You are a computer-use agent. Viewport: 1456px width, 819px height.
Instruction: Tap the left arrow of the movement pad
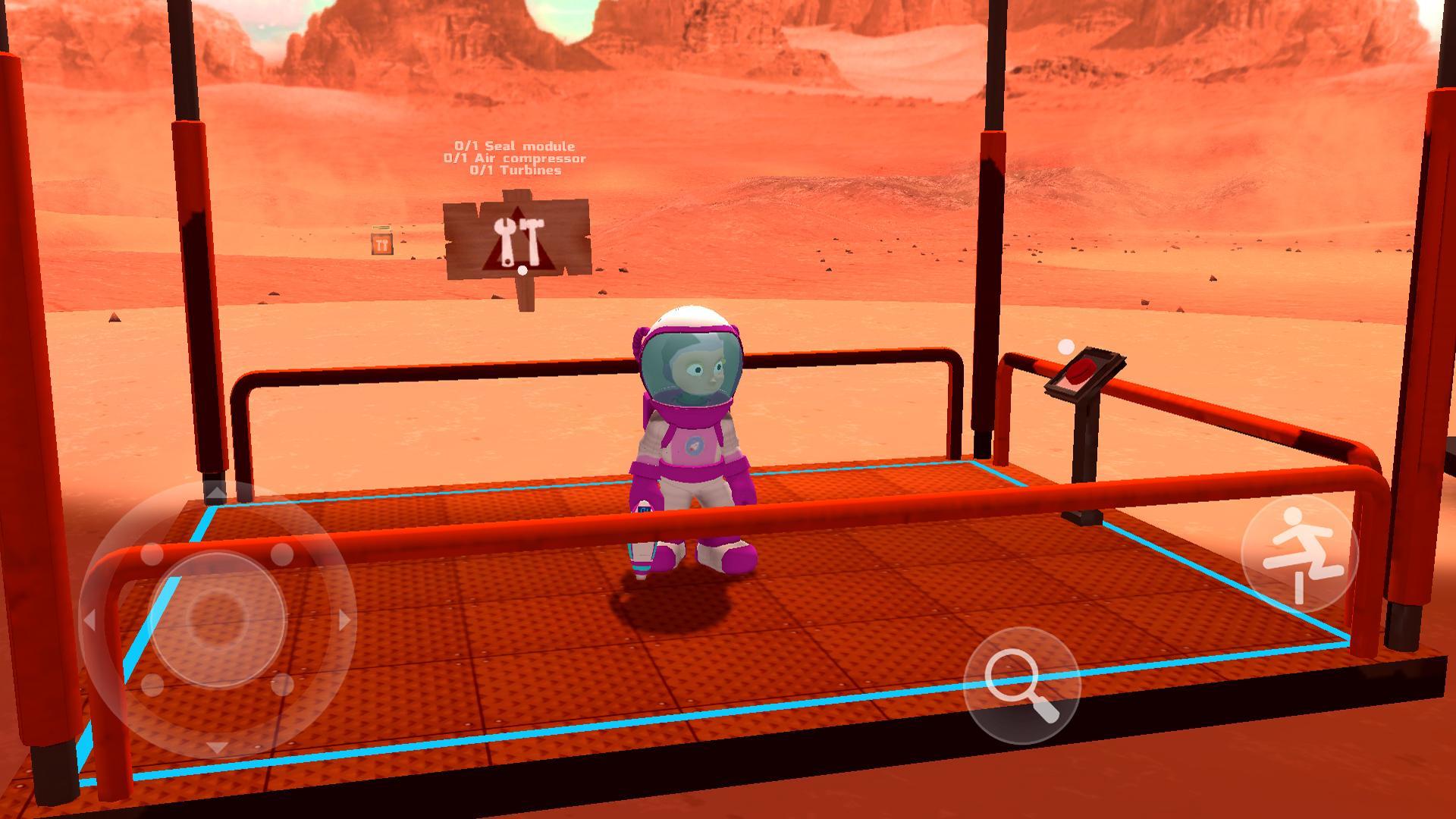pyautogui.click(x=91, y=620)
